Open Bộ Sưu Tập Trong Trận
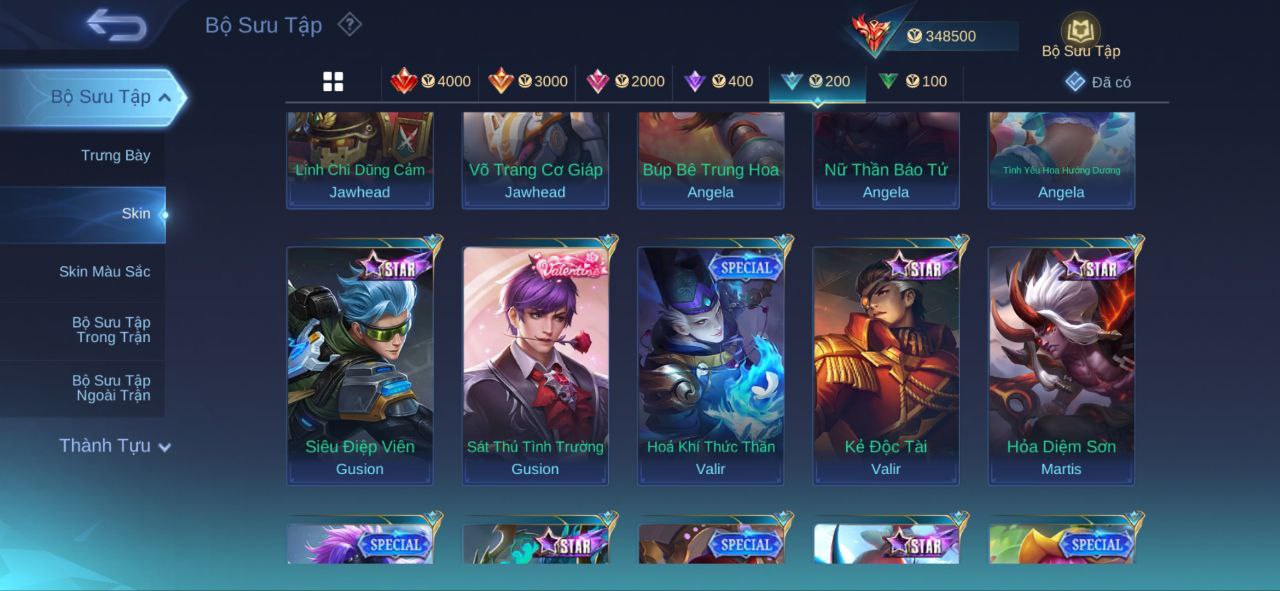 point(111,330)
